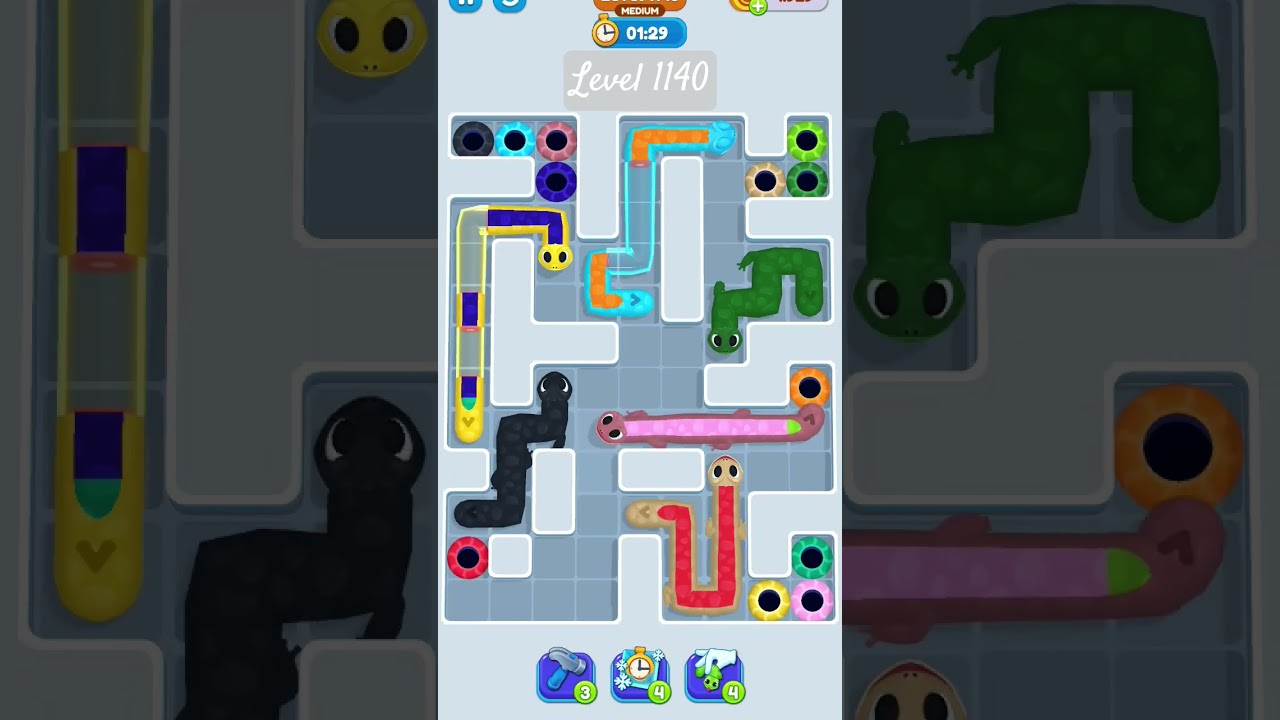Use the snake removal hand booster
Screen dimensions: 1280x720
(714, 675)
